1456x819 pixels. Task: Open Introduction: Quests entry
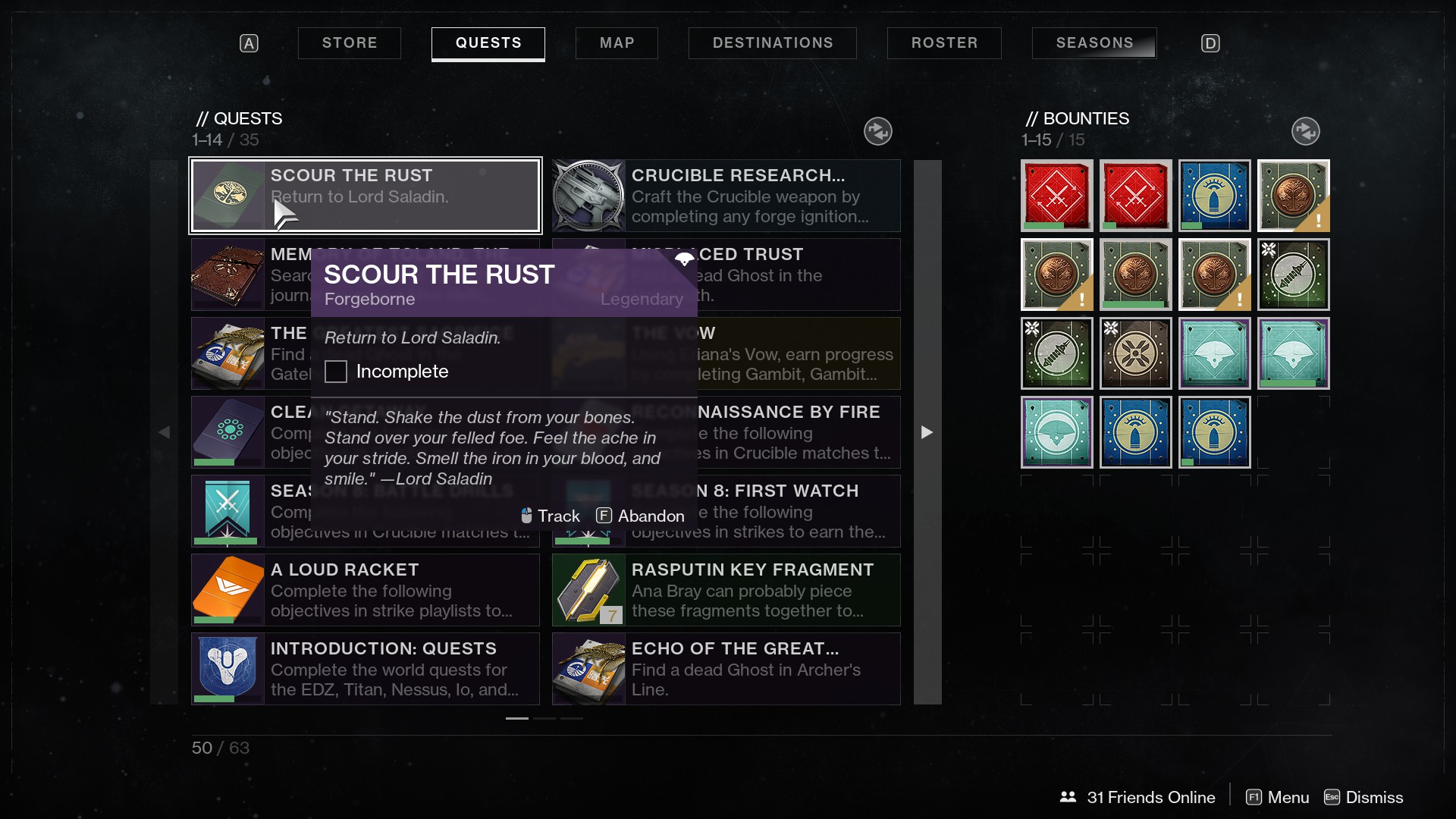point(365,669)
